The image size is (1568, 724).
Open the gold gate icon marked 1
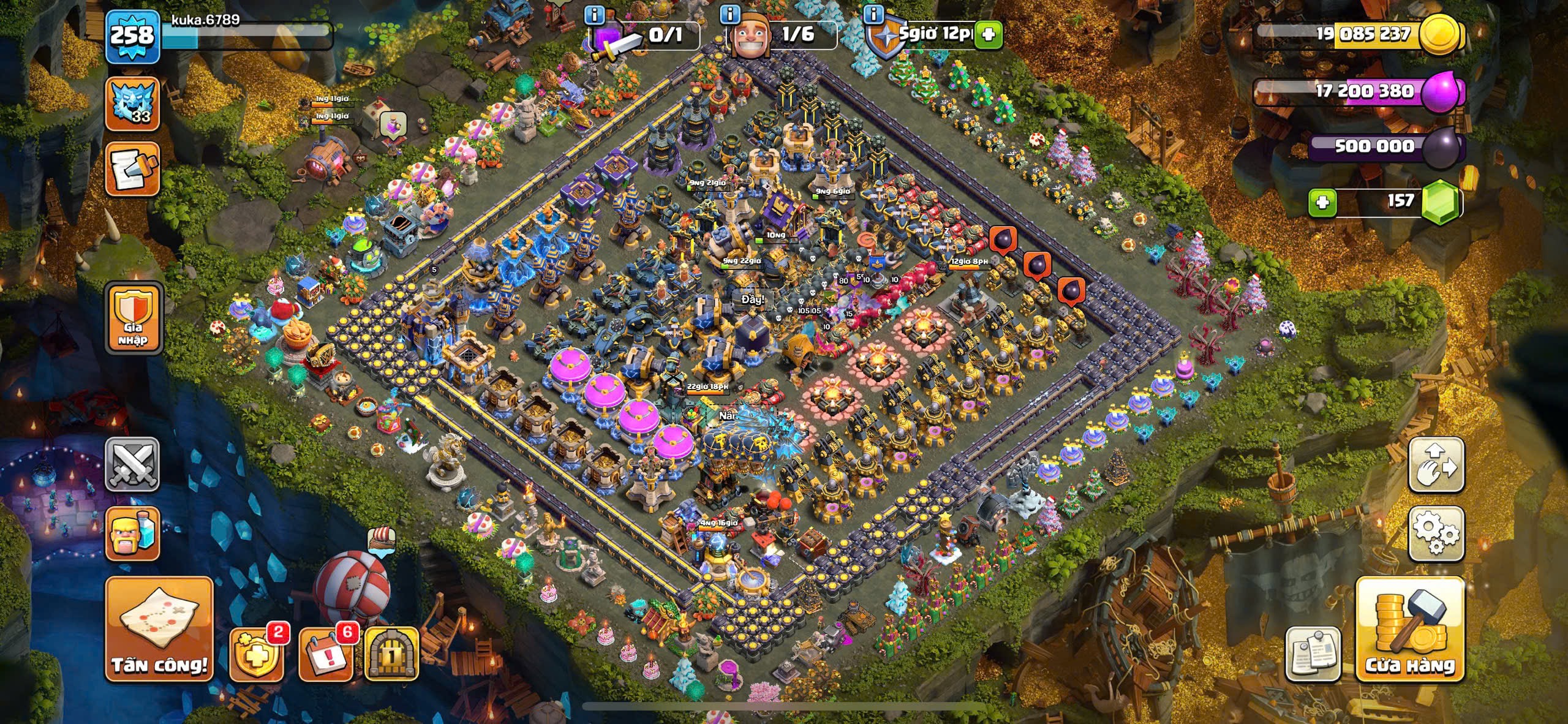click(x=391, y=655)
